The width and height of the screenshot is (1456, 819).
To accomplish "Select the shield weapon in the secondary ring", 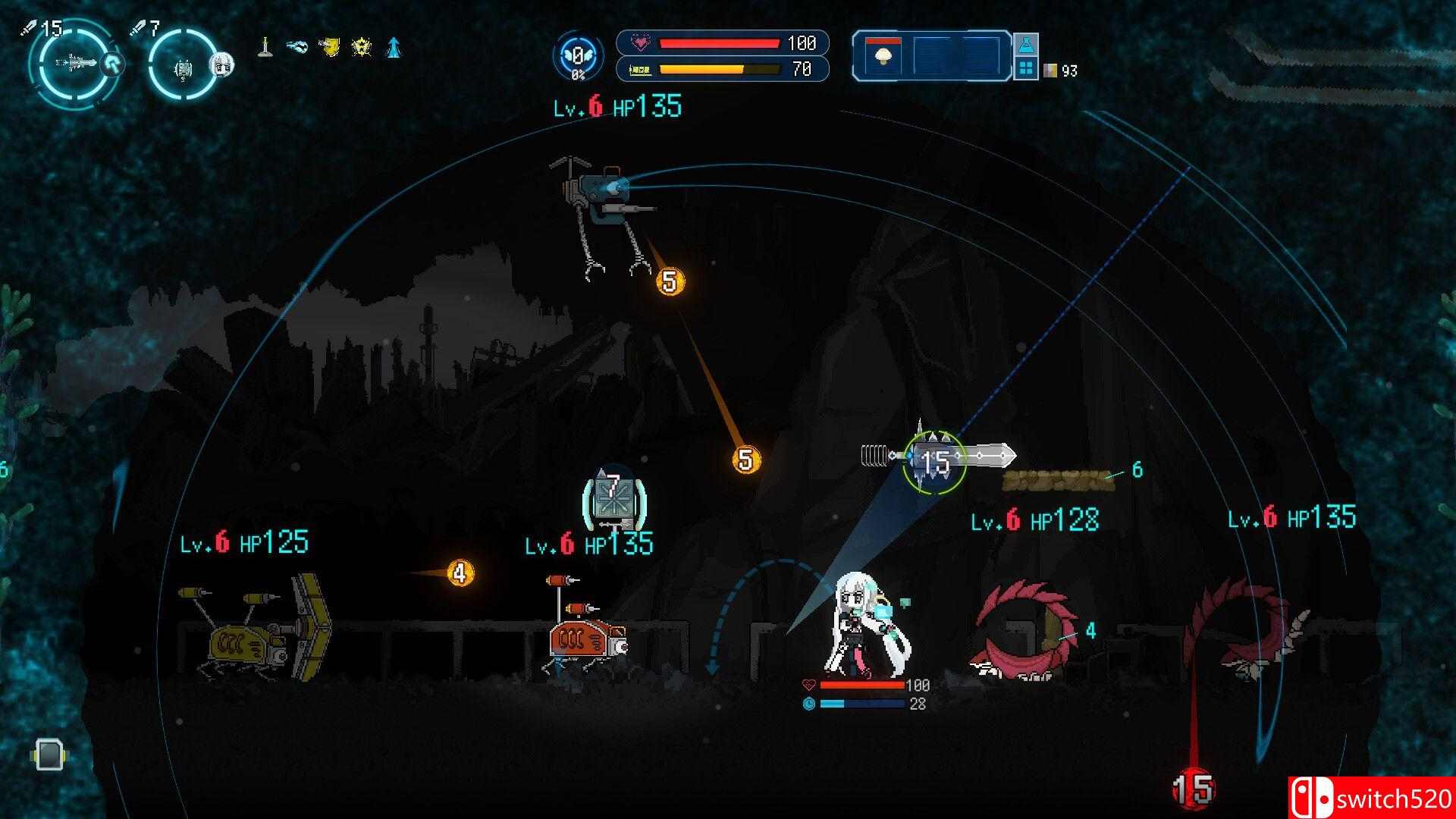I will click(x=184, y=67).
